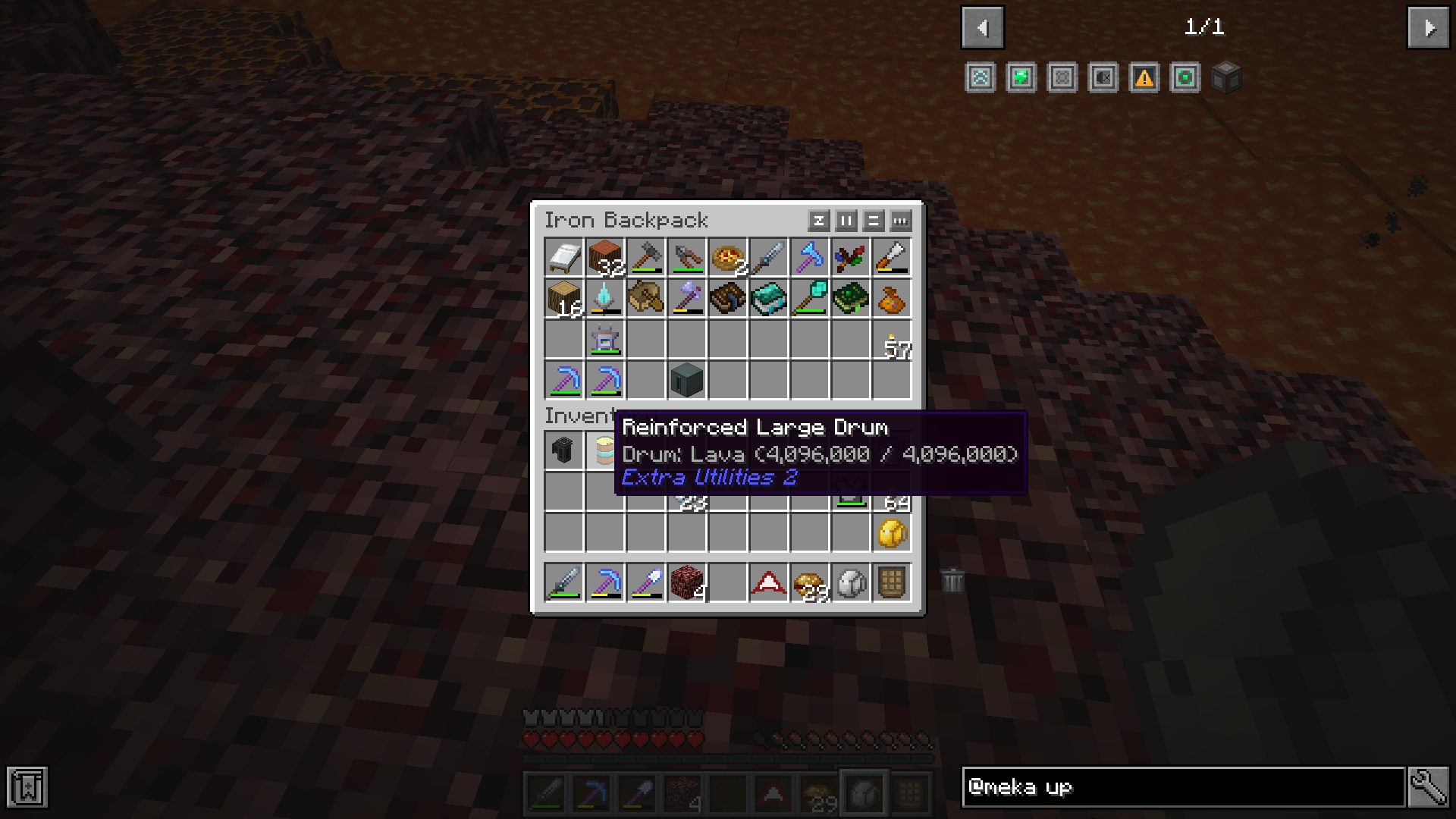Select the enchanted teal book in backpack

click(769, 298)
